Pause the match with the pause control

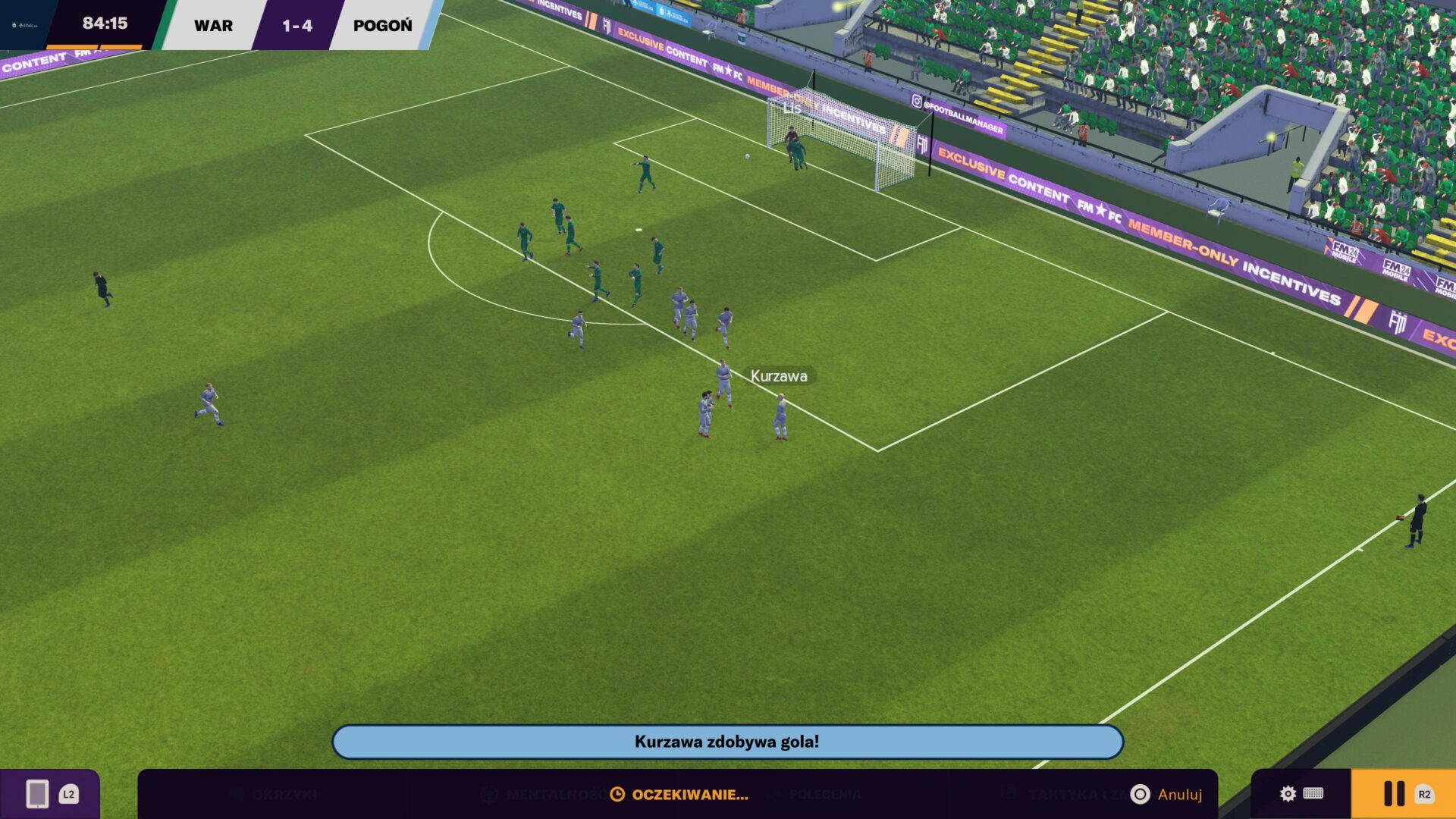[x=1394, y=793]
